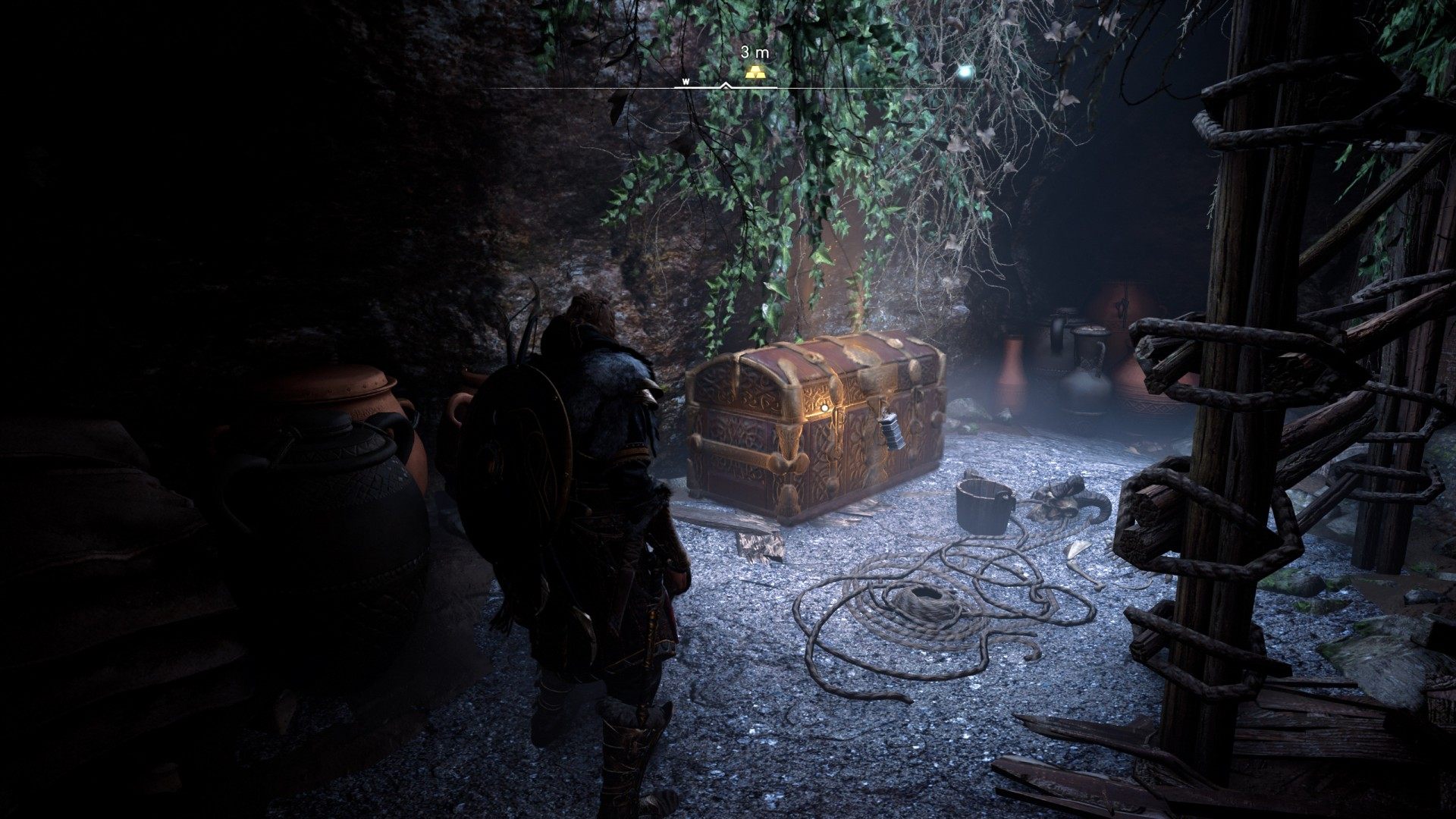Click the glowing white orb compass marker
The width and height of the screenshot is (1456, 819).
click(965, 72)
